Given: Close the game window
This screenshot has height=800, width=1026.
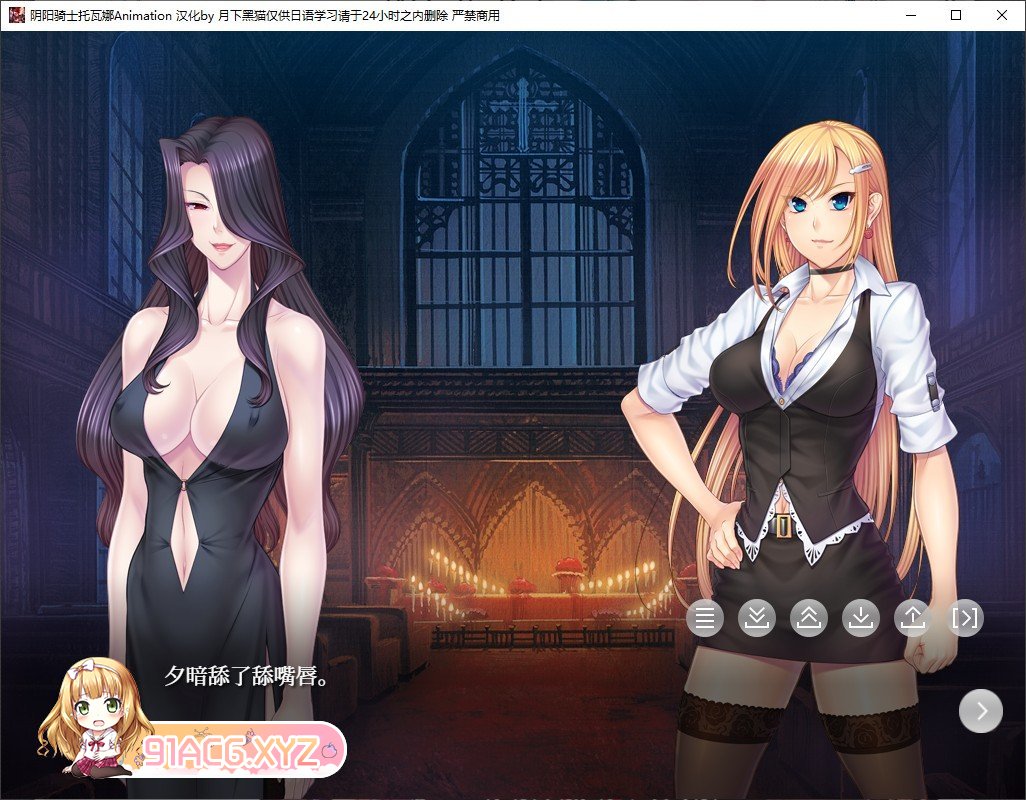Looking at the screenshot, I should pos(1002,15).
